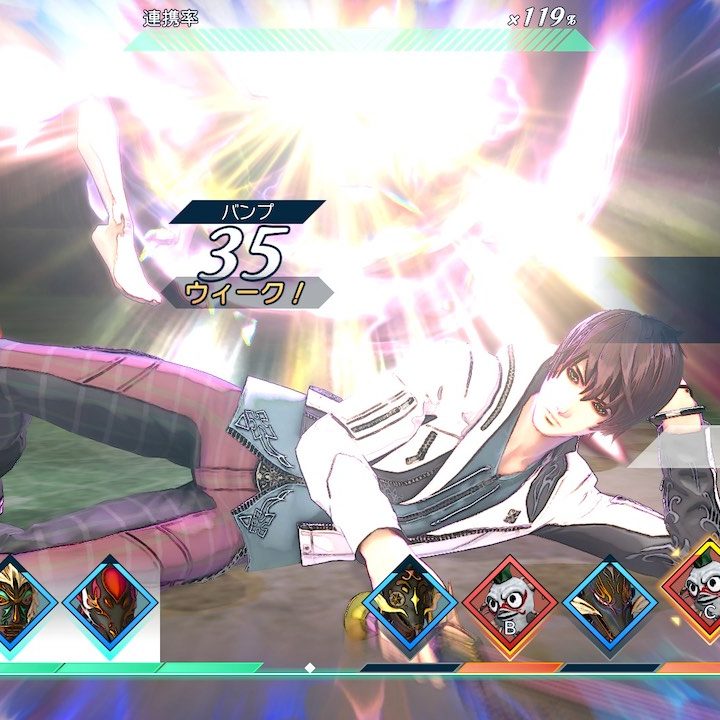Click the dark mask portrait with orange streaks

click(609, 602)
